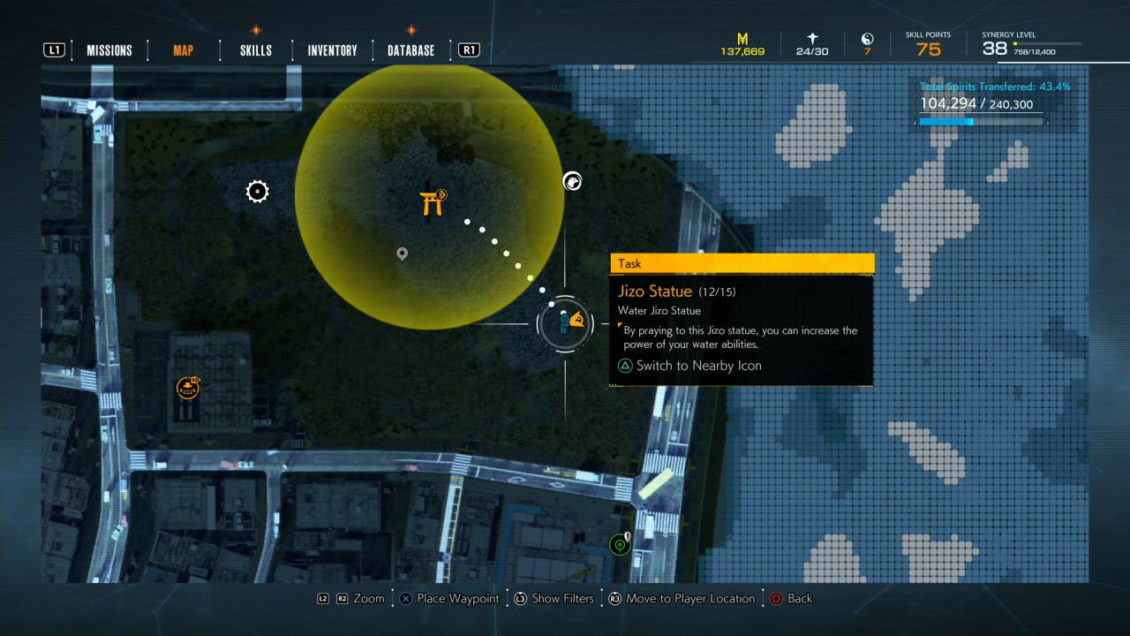1130x636 pixels.
Task: Select the white swirl marker beside the shrine area
Action: coord(572,181)
